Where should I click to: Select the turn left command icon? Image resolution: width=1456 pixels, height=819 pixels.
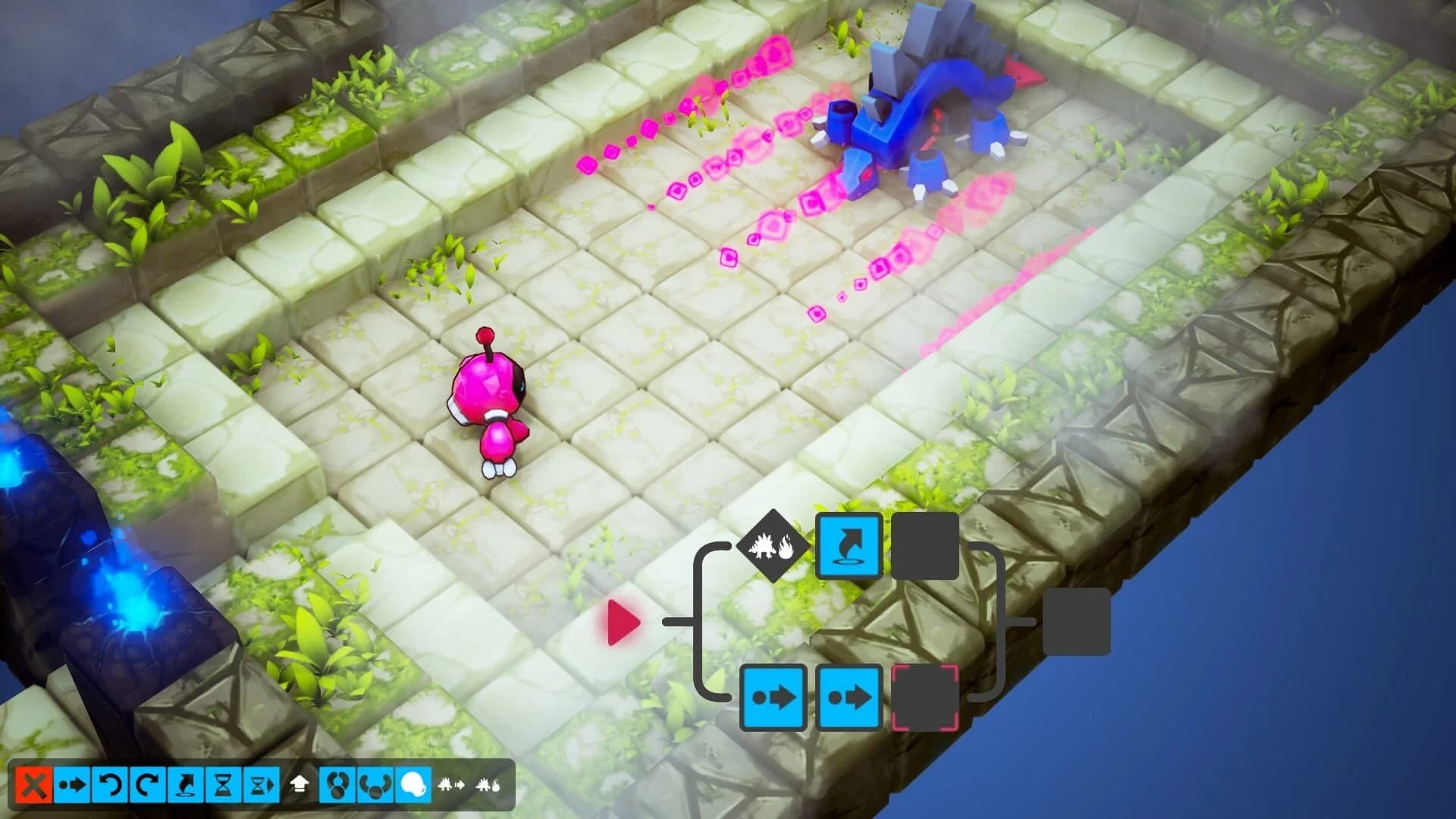(x=109, y=786)
